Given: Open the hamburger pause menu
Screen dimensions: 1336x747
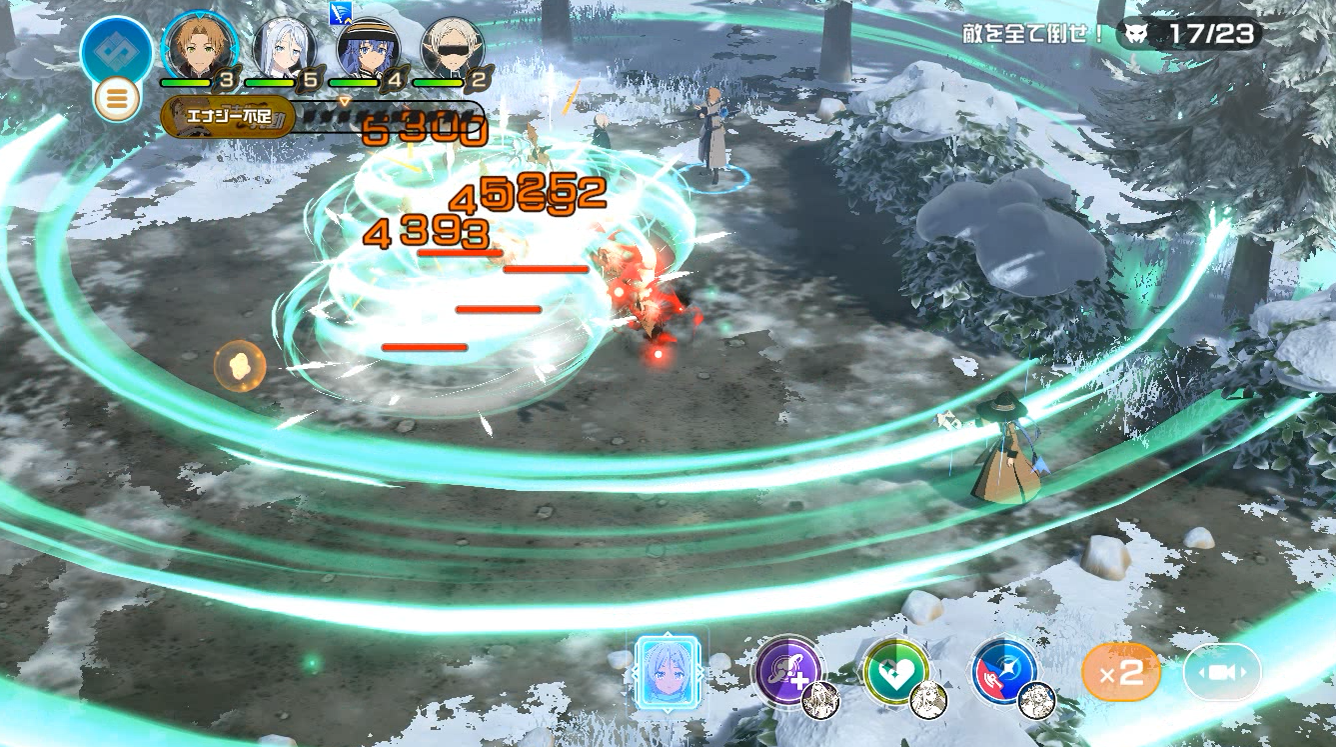Looking at the screenshot, I should [116, 100].
